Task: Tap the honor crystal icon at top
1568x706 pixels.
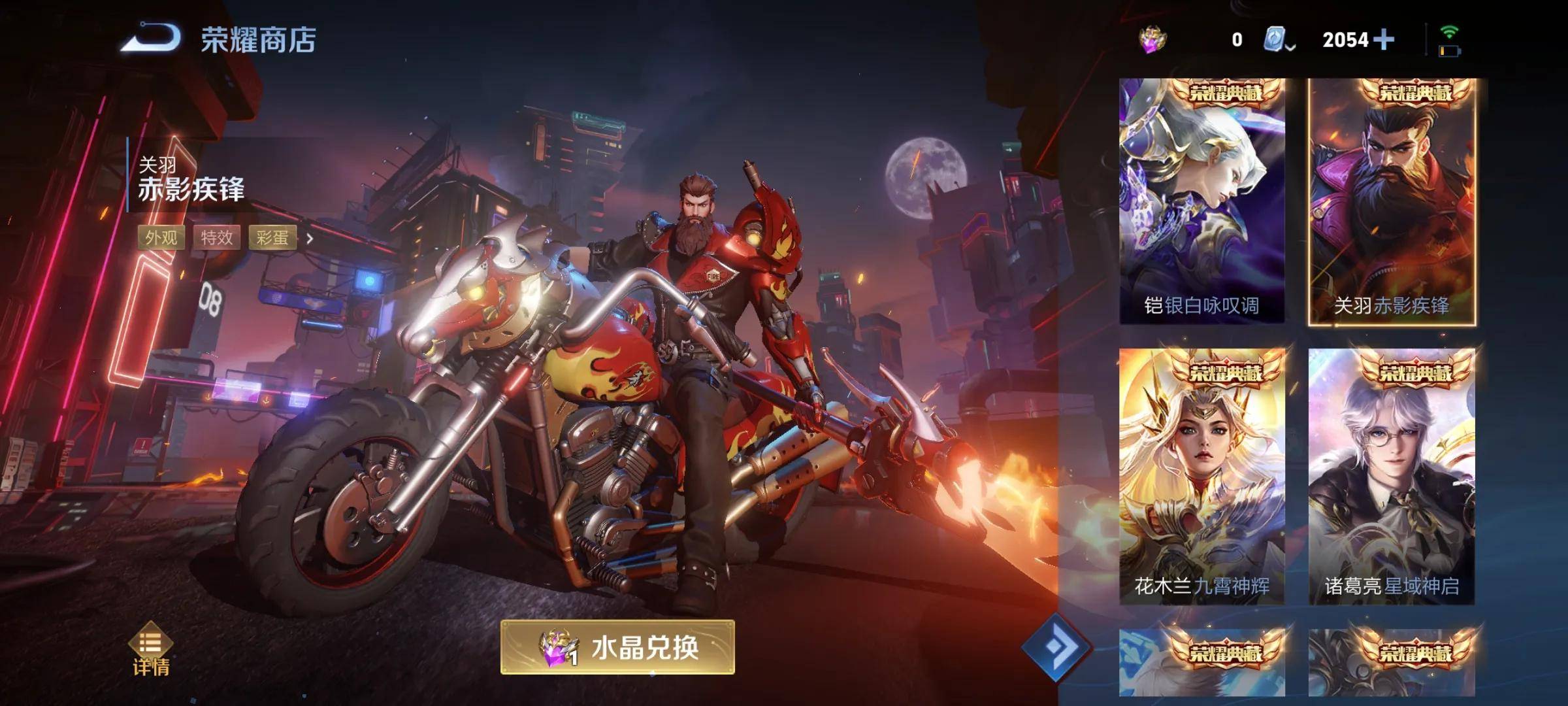Action: 1153,40
